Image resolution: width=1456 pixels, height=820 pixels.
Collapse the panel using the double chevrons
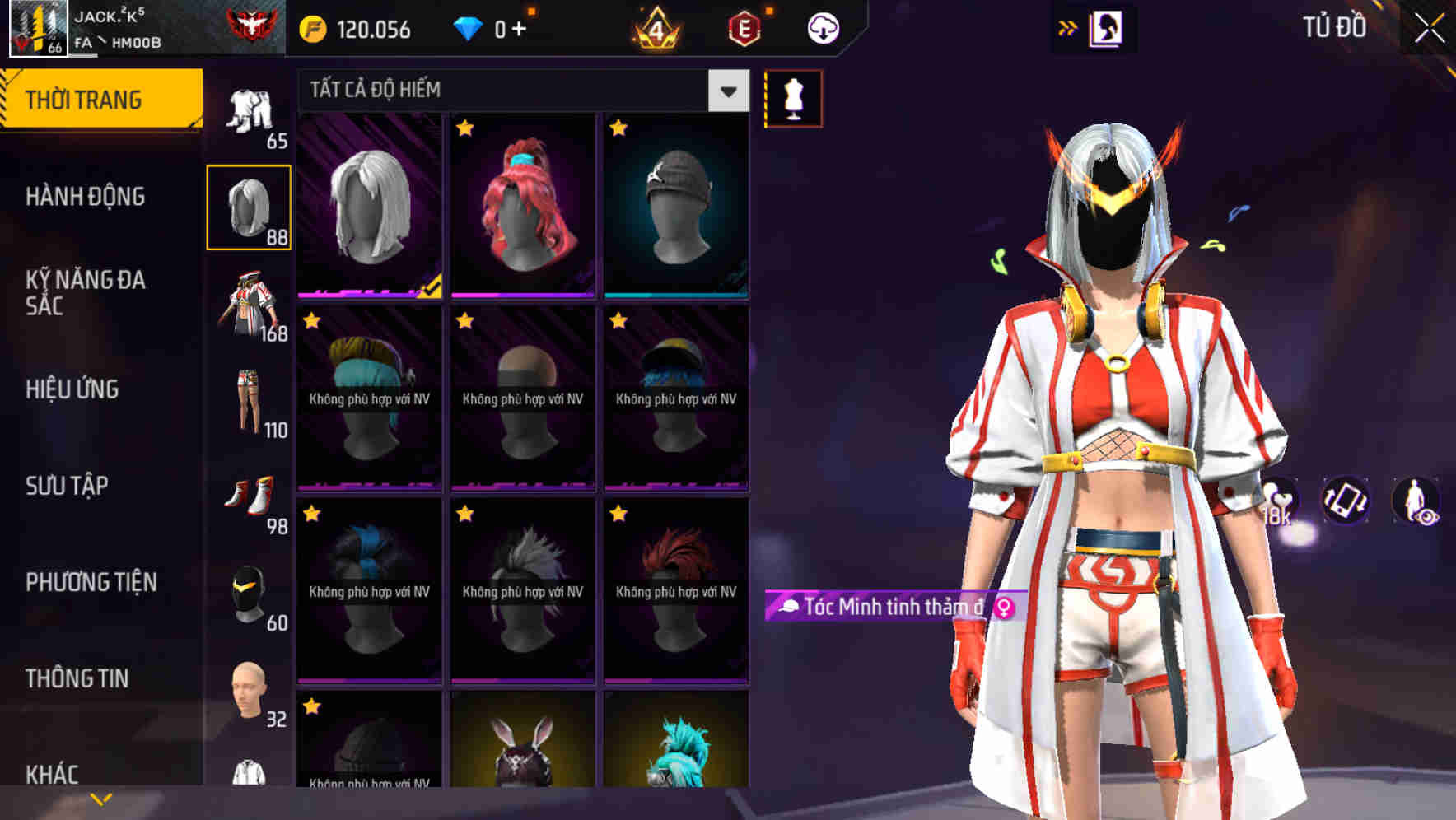(1068, 27)
